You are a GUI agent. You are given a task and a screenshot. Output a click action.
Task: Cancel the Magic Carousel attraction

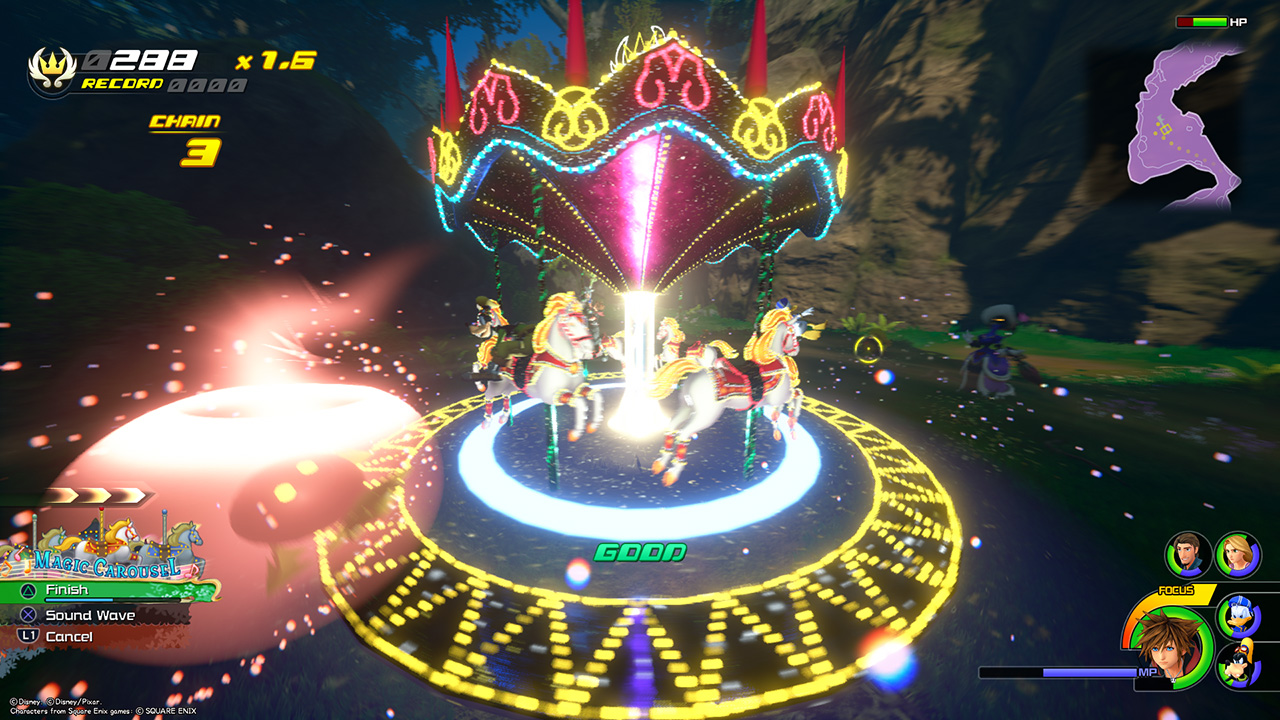(x=70, y=635)
